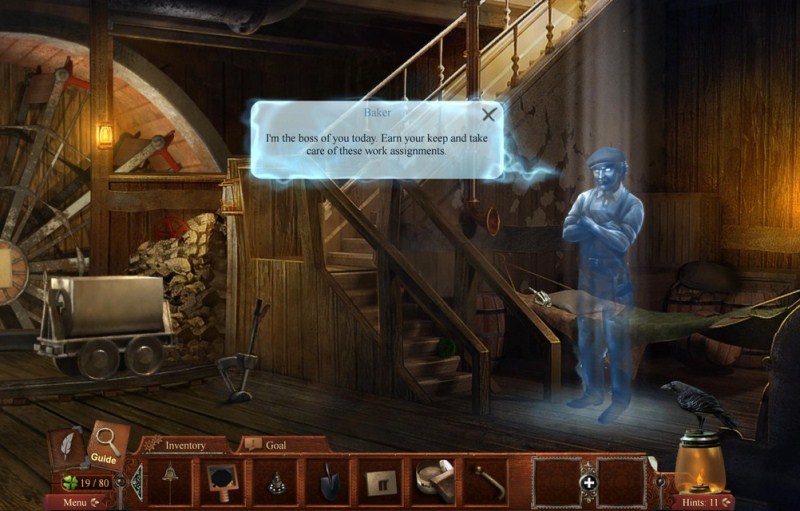Click the plus button between combine slots
This screenshot has width=800, height=511.
tap(589, 483)
